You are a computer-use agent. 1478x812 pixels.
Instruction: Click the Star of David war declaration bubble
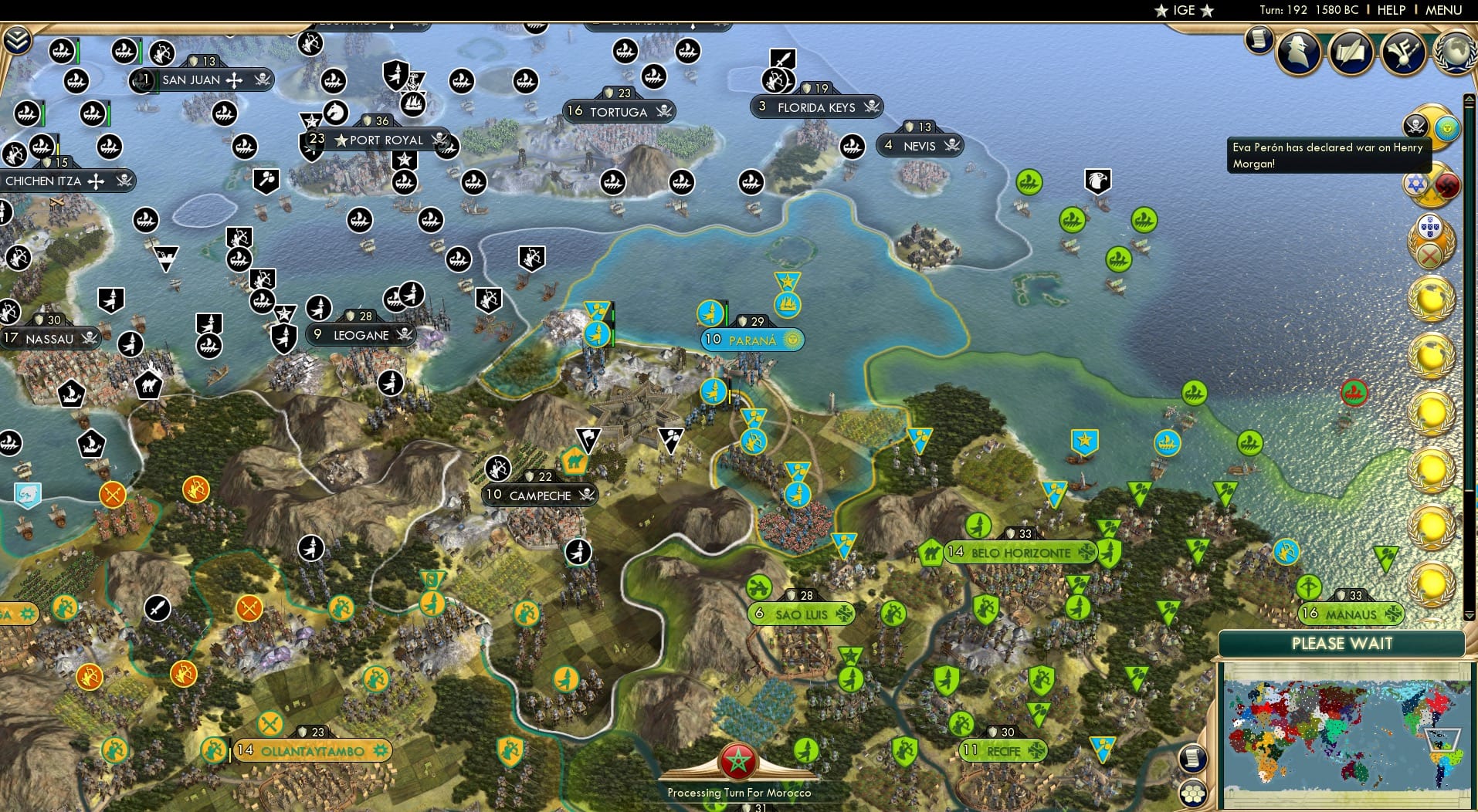1415,185
